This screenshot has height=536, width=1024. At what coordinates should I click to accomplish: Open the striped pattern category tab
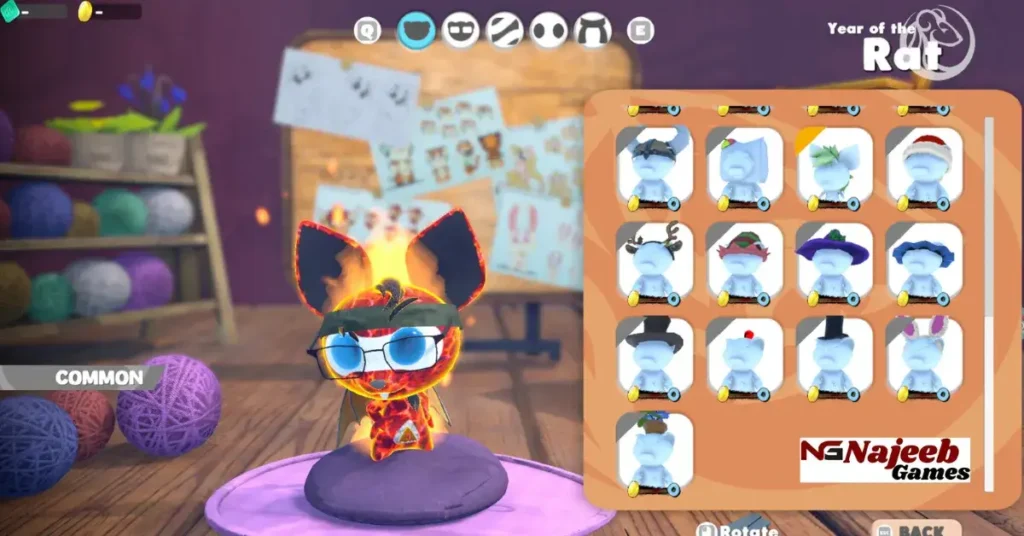pos(505,31)
